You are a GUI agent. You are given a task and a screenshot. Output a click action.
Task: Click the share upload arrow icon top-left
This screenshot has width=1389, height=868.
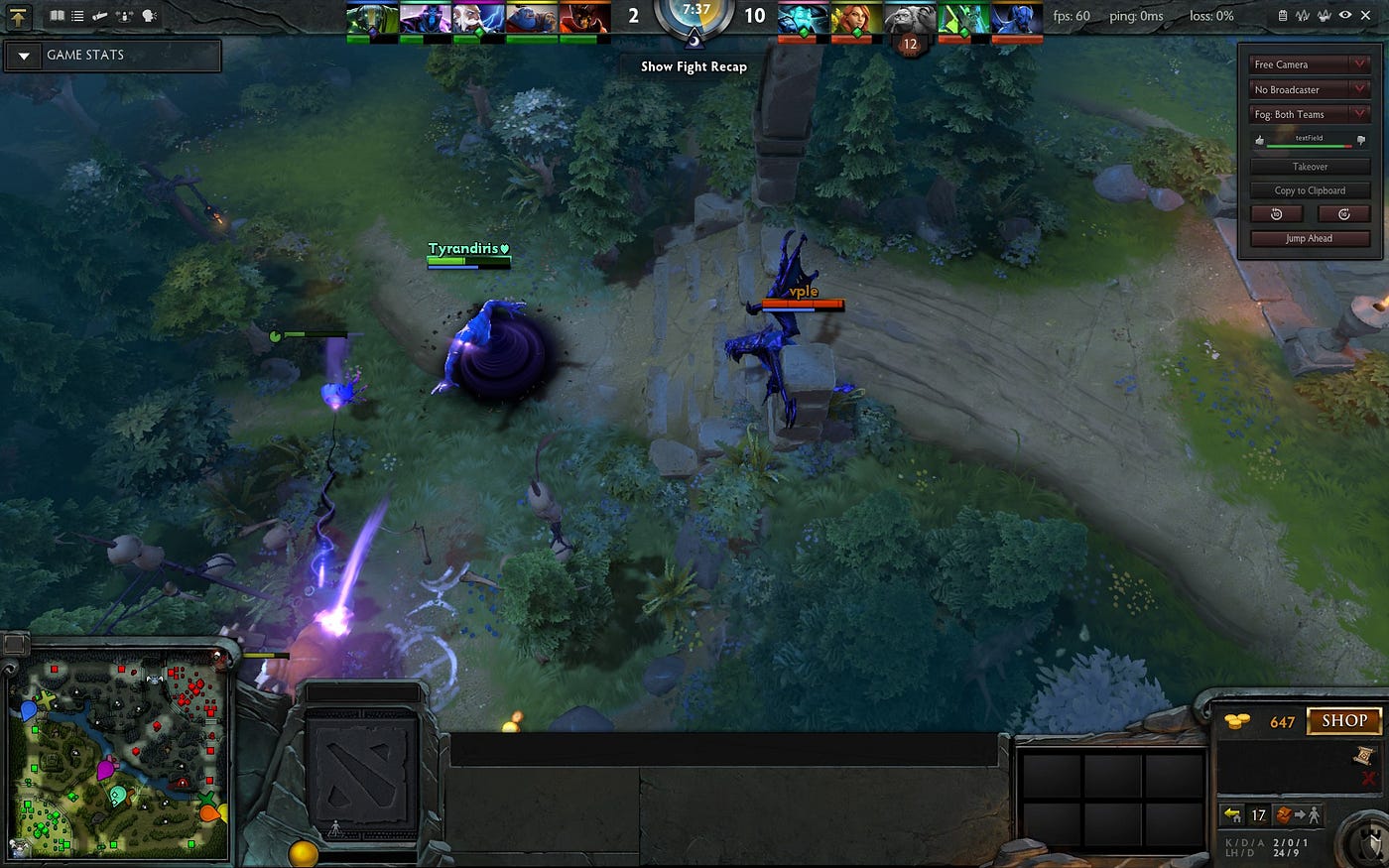[18, 17]
